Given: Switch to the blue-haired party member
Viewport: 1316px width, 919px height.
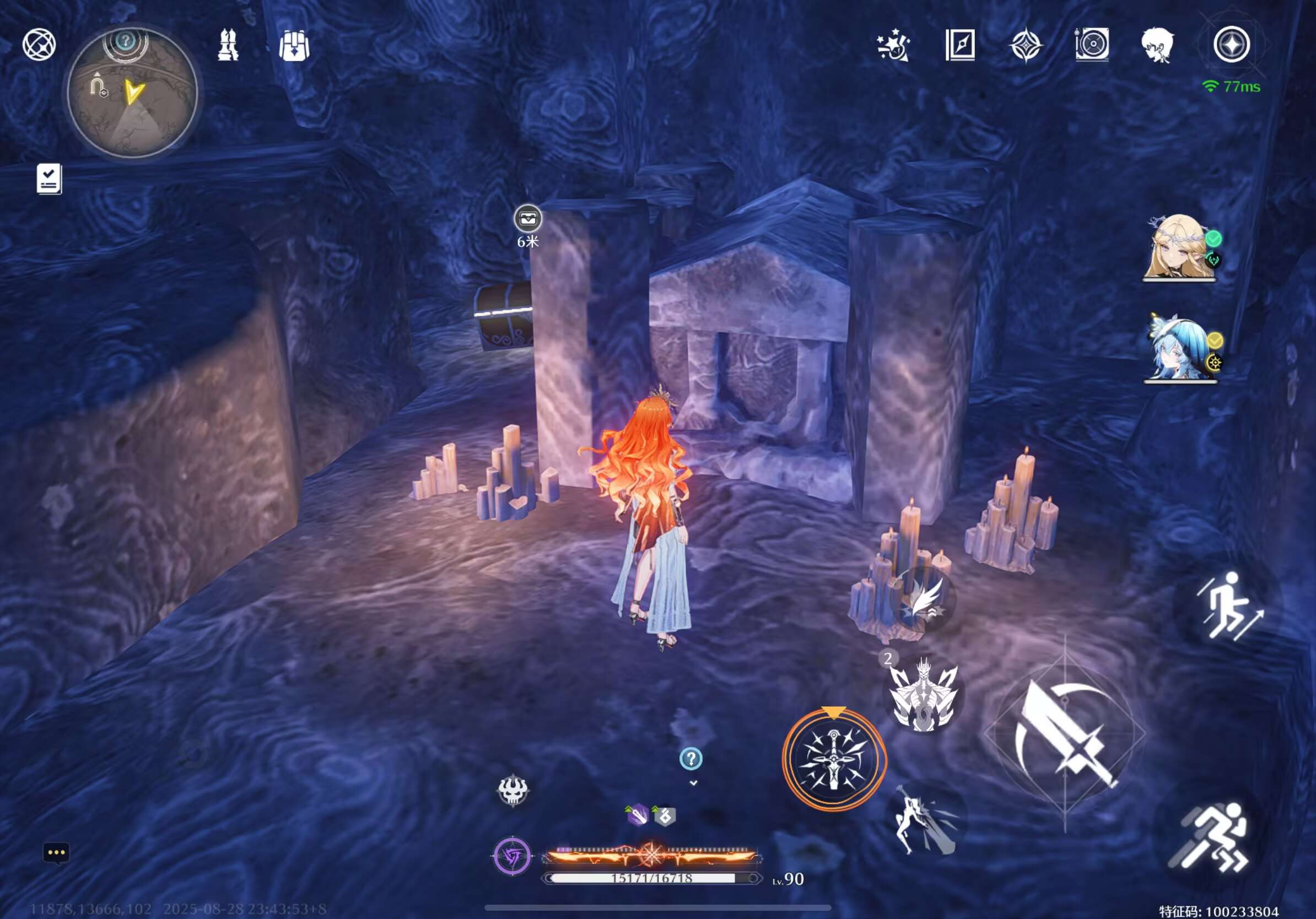Looking at the screenshot, I should [1178, 348].
